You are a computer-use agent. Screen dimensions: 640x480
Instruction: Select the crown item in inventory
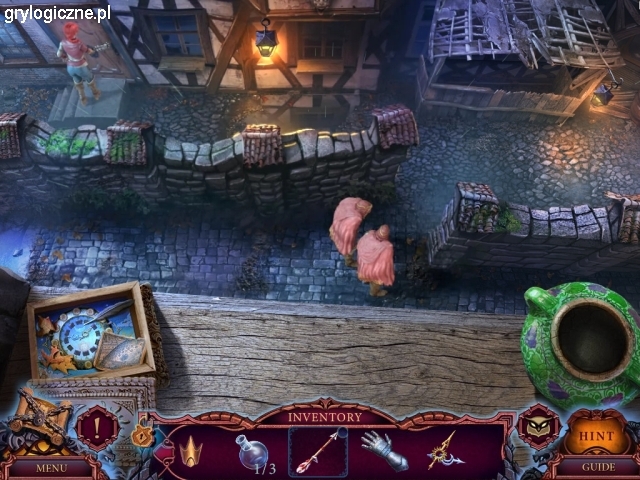coord(191,450)
